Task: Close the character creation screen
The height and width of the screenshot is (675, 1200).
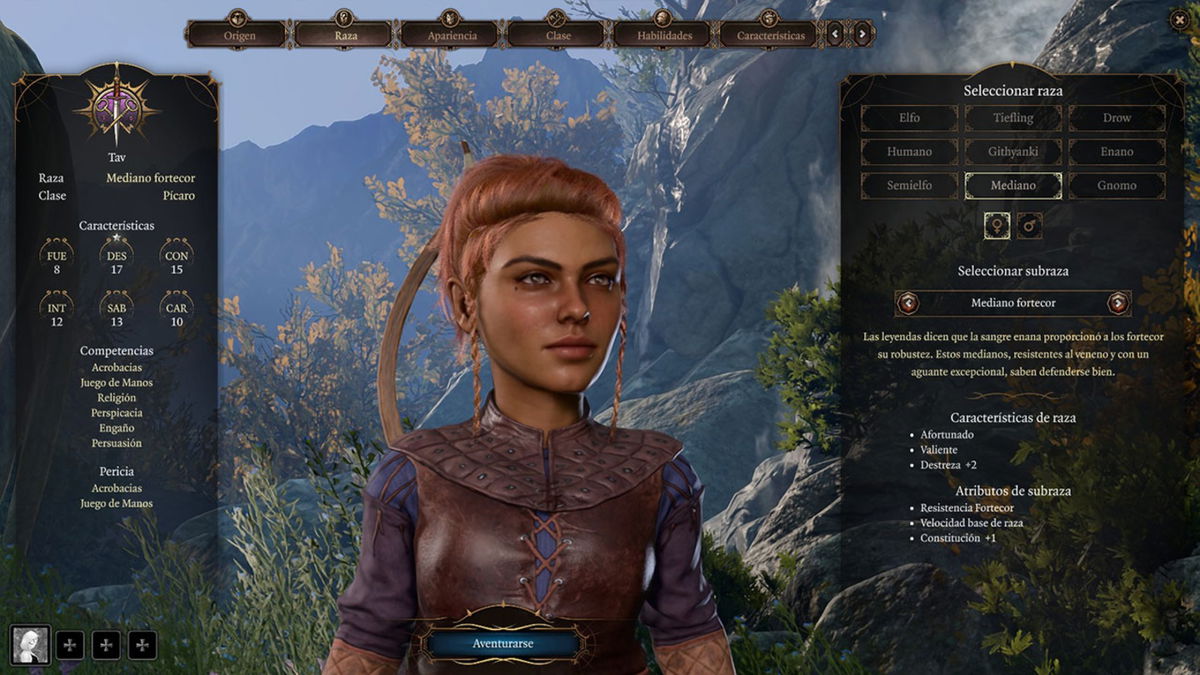Action: [1178, 19]
